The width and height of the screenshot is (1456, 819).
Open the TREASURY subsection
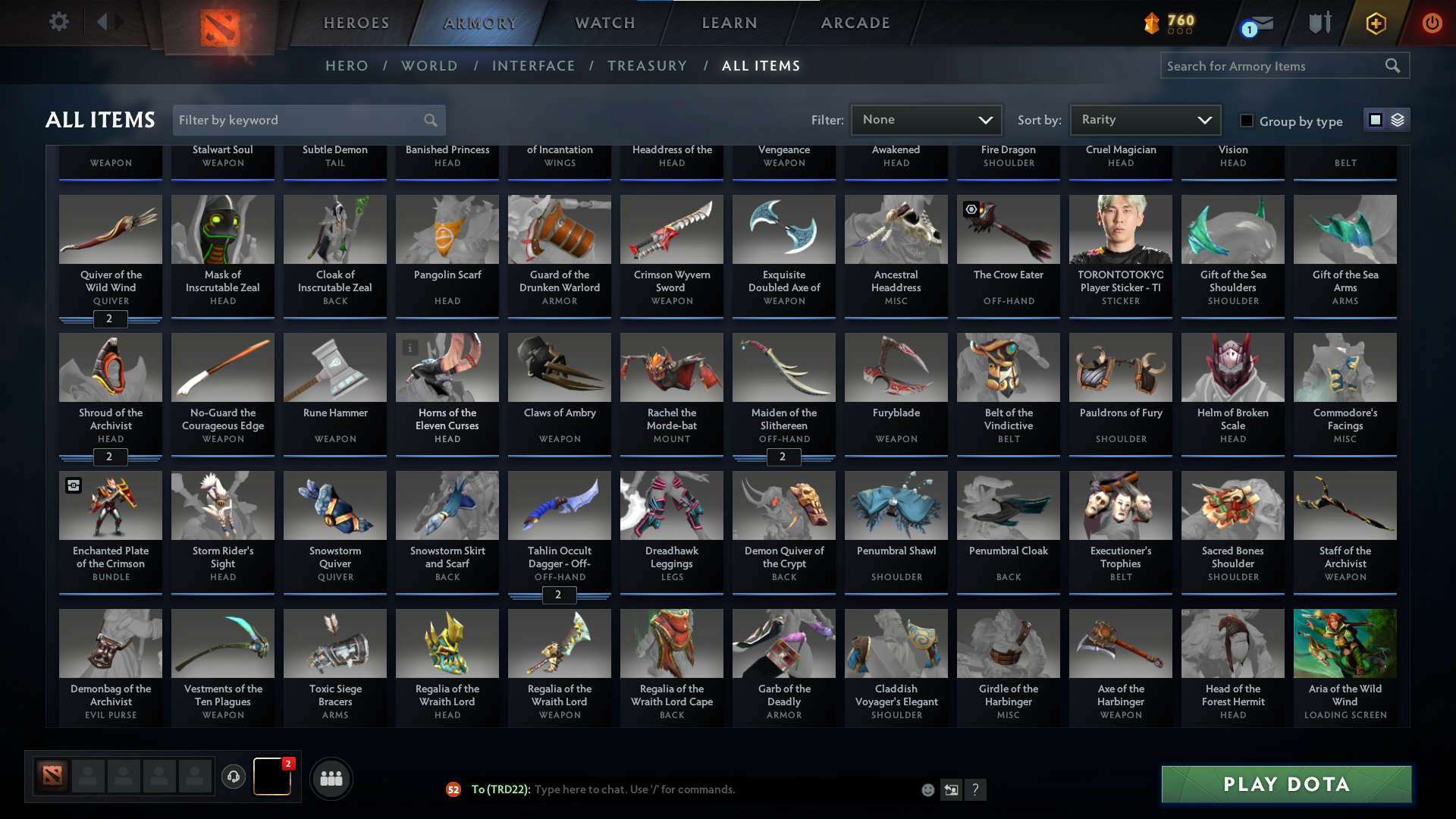tap(647, 66)
